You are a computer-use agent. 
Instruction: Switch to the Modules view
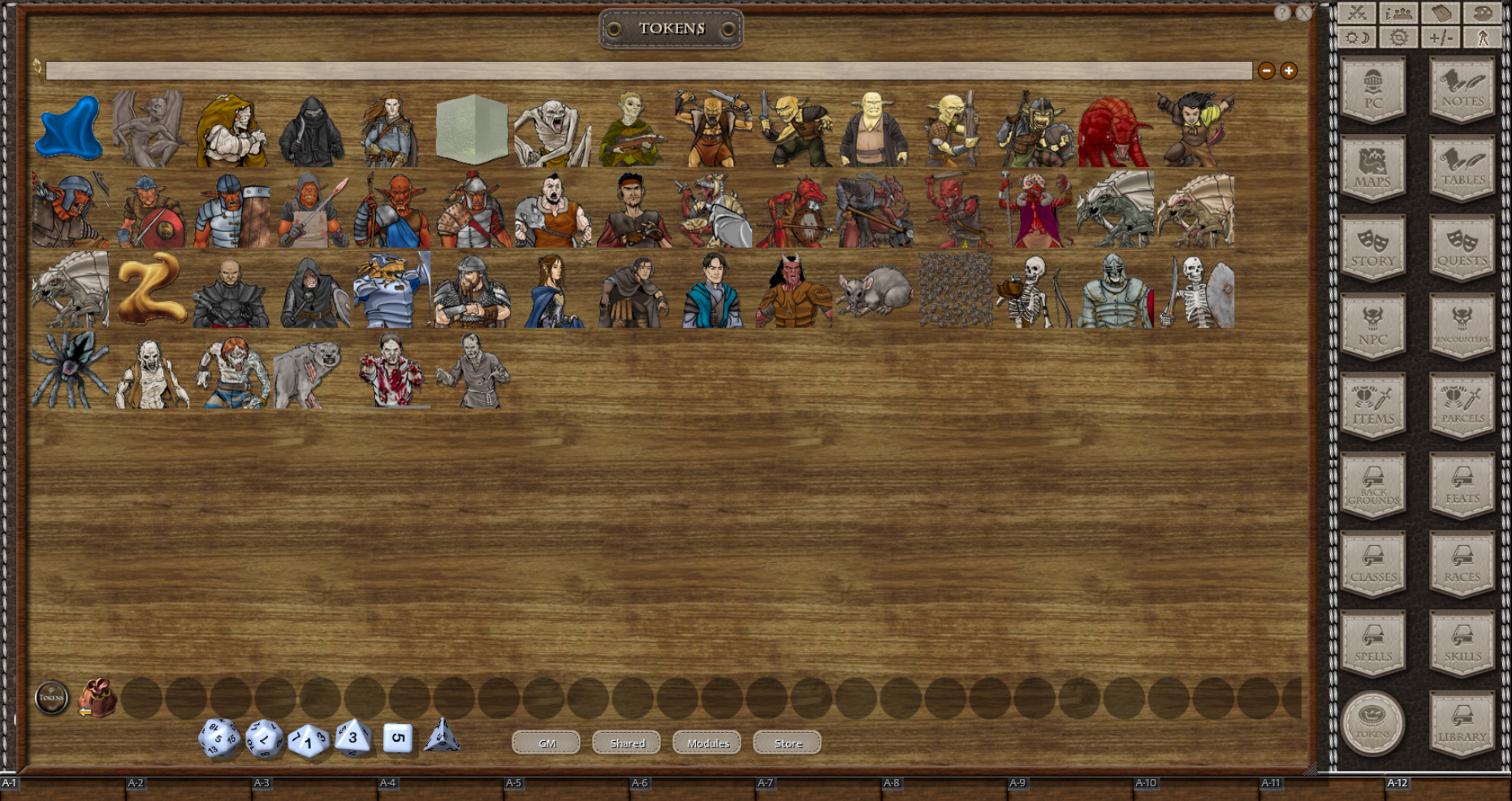[x=706, y=743]
